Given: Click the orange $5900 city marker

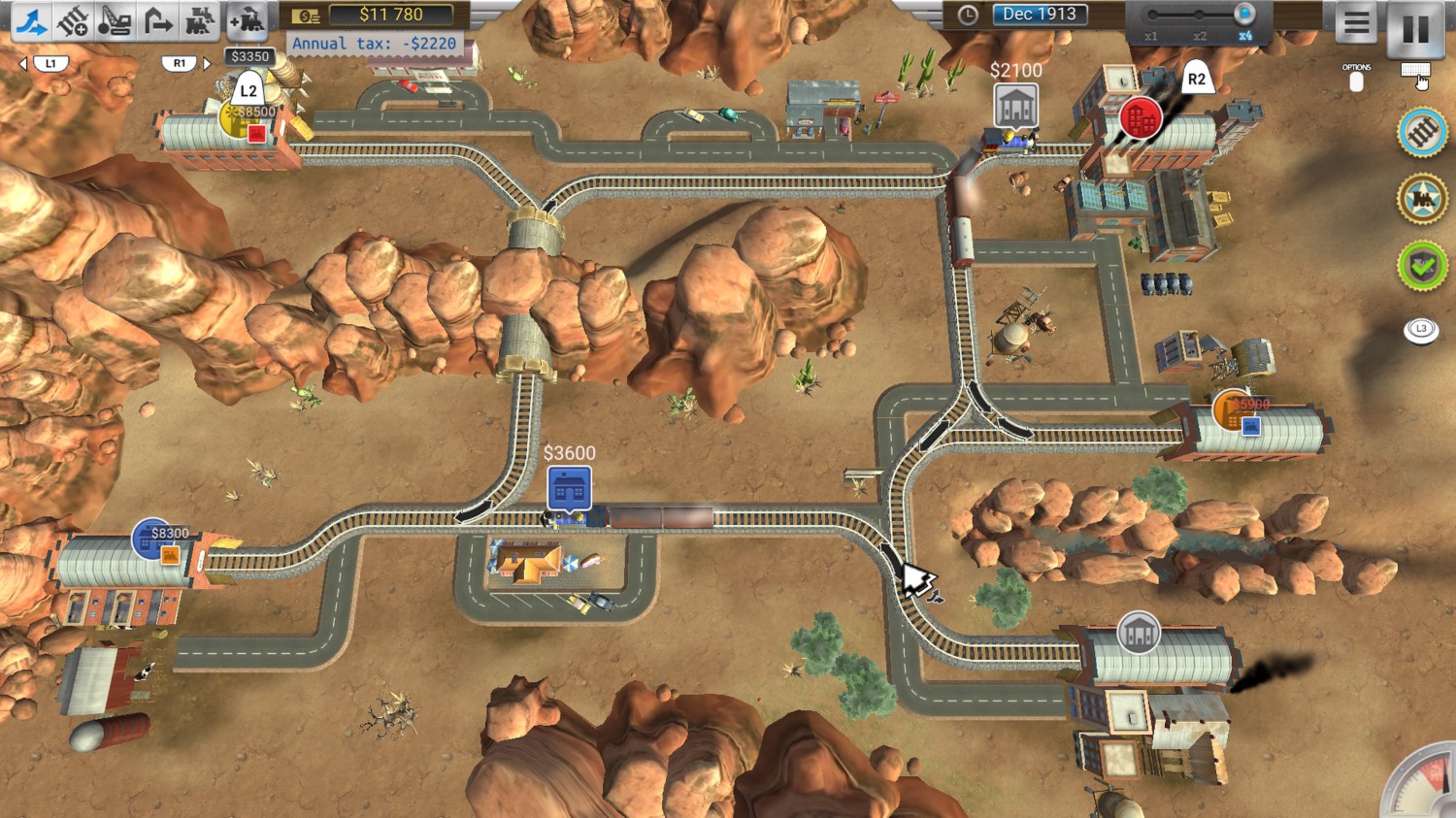Looking at the screenshot, I should click(x=1233, y=410).
